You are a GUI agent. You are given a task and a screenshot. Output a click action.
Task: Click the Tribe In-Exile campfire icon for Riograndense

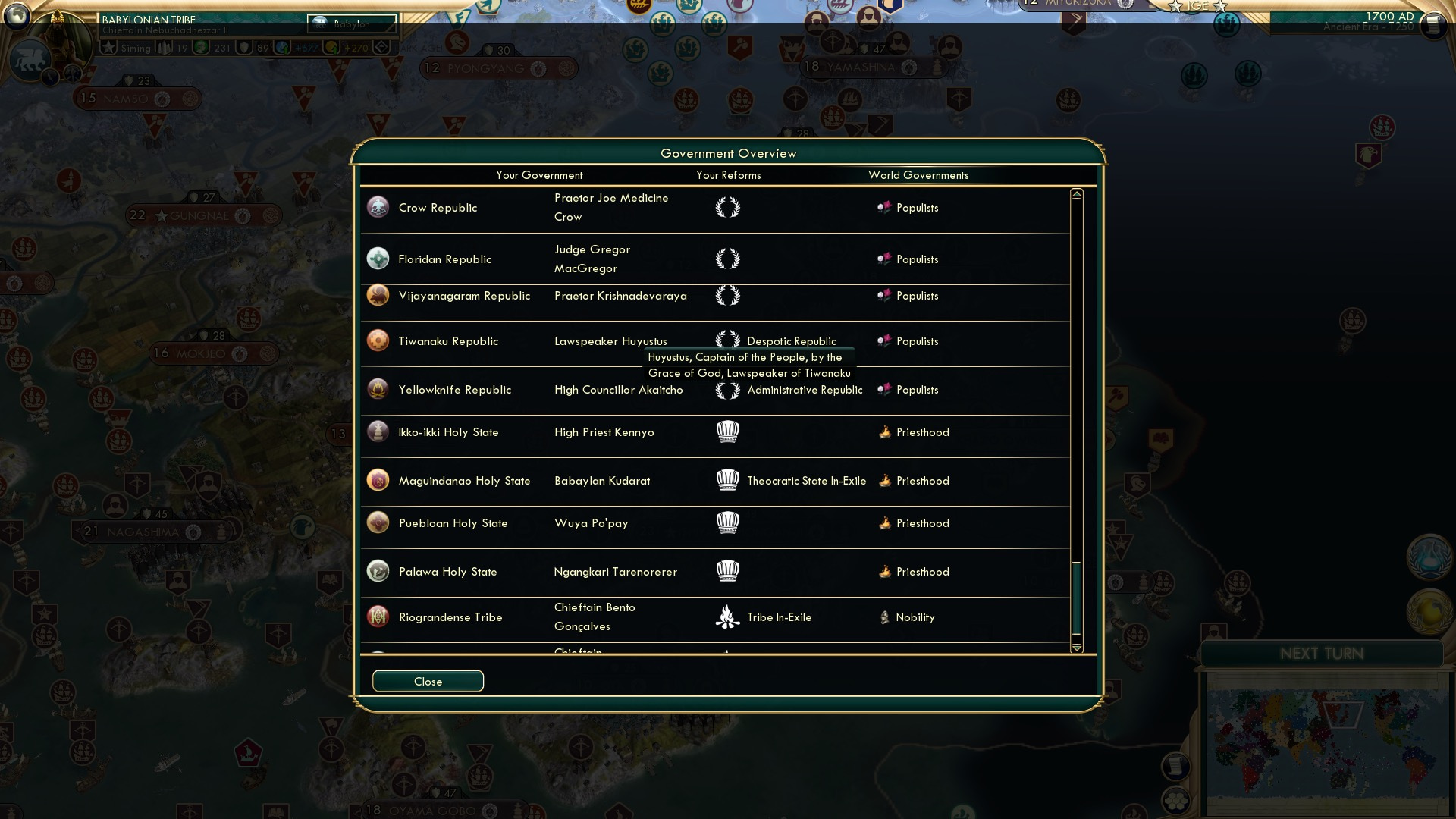[x=727, y=617]
